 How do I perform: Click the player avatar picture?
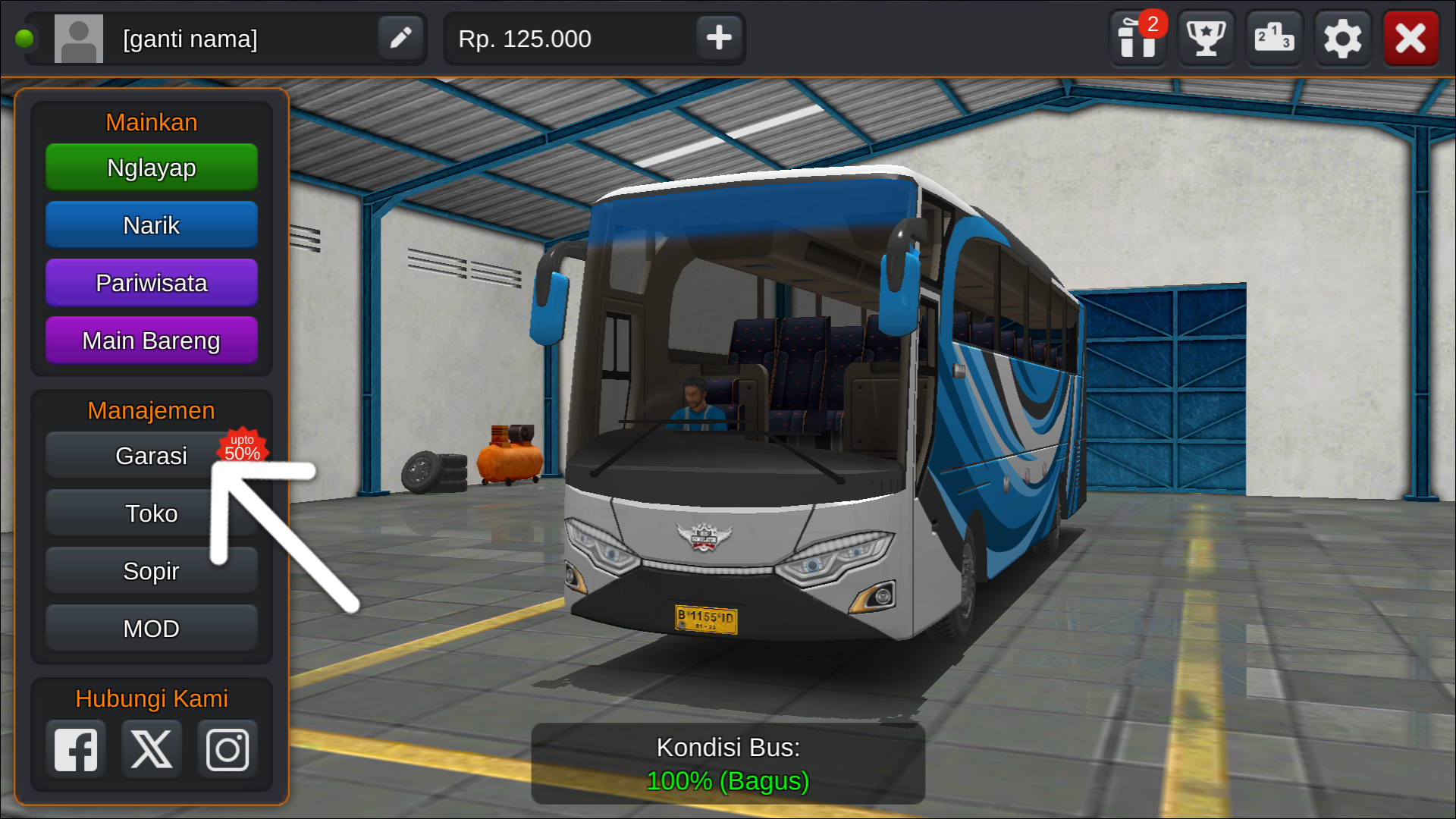[78, 38]
